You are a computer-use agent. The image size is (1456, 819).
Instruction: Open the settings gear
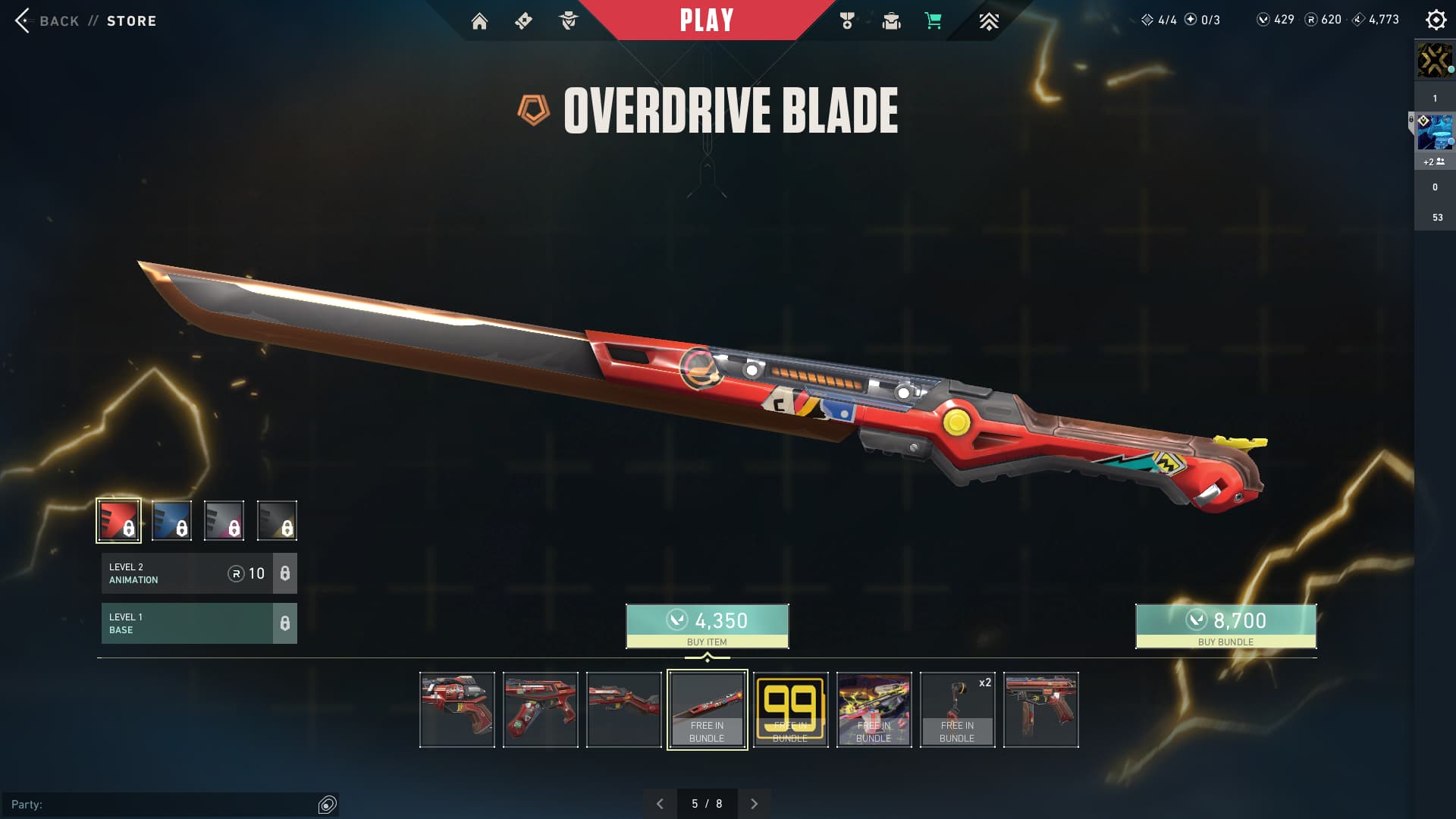[1436, 20]
